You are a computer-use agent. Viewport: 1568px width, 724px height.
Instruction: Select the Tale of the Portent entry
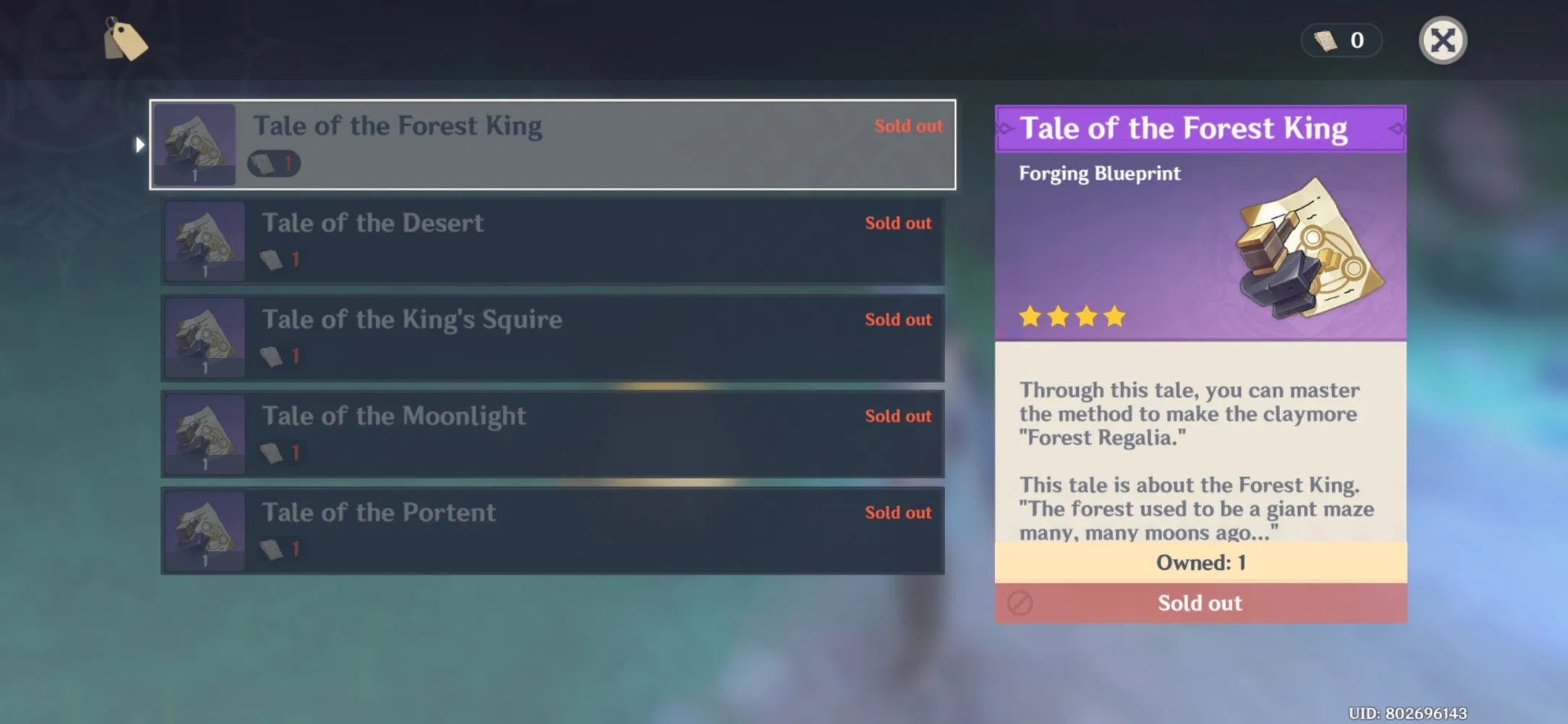tap(552, 529)
